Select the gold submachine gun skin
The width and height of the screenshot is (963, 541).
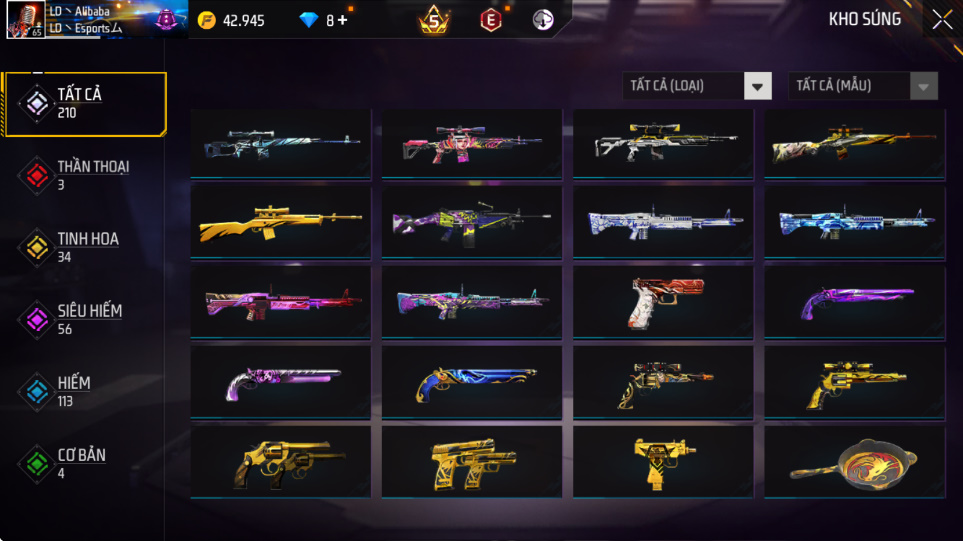[x=662, y=462]
